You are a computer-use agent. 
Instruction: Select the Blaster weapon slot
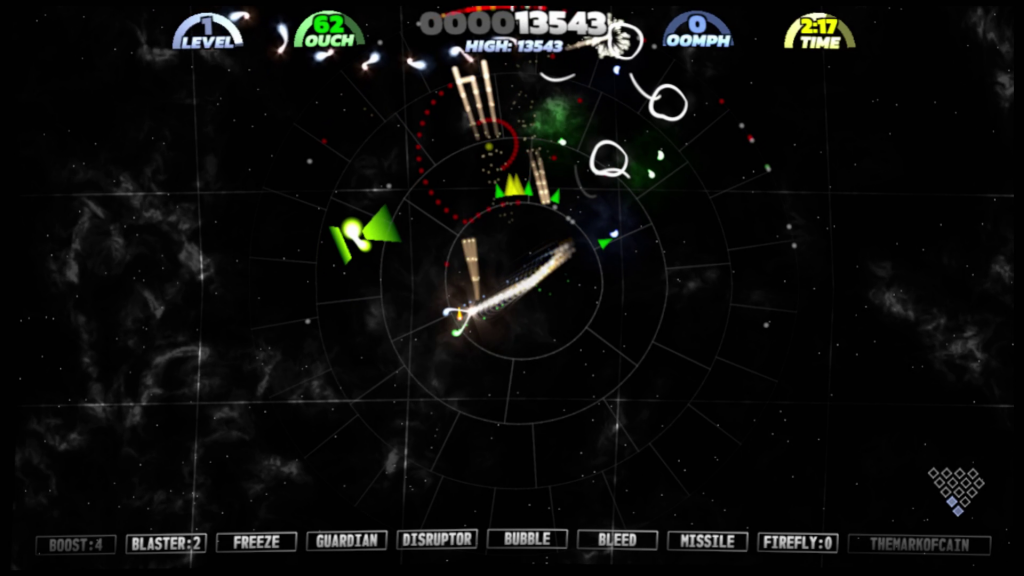tap(166, 544)
